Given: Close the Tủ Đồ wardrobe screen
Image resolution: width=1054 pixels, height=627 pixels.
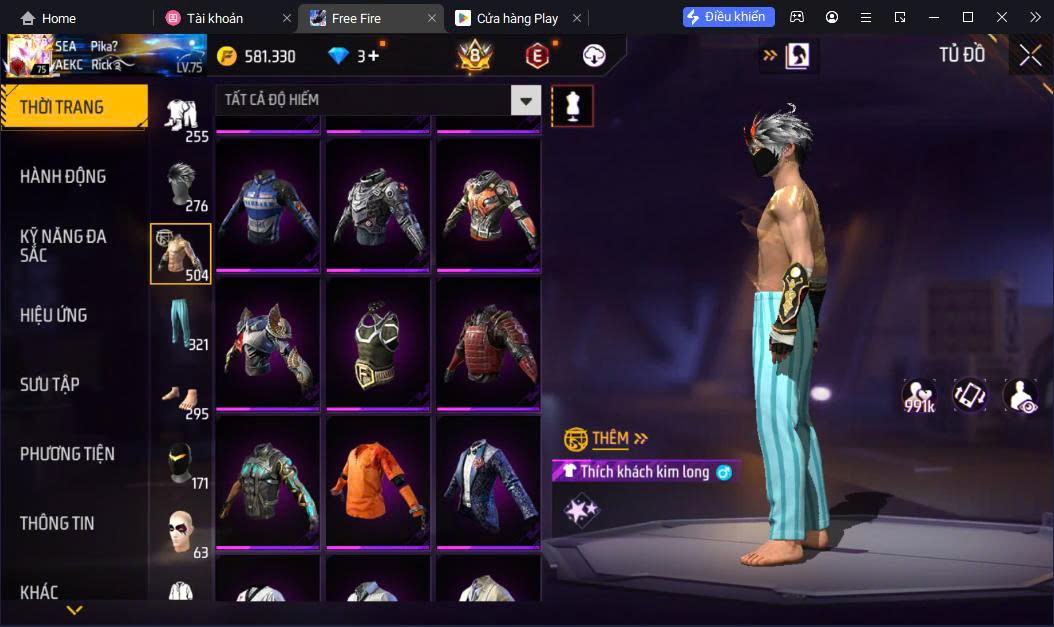Looking at the screenshot, I should click(x=1030, y=56).
